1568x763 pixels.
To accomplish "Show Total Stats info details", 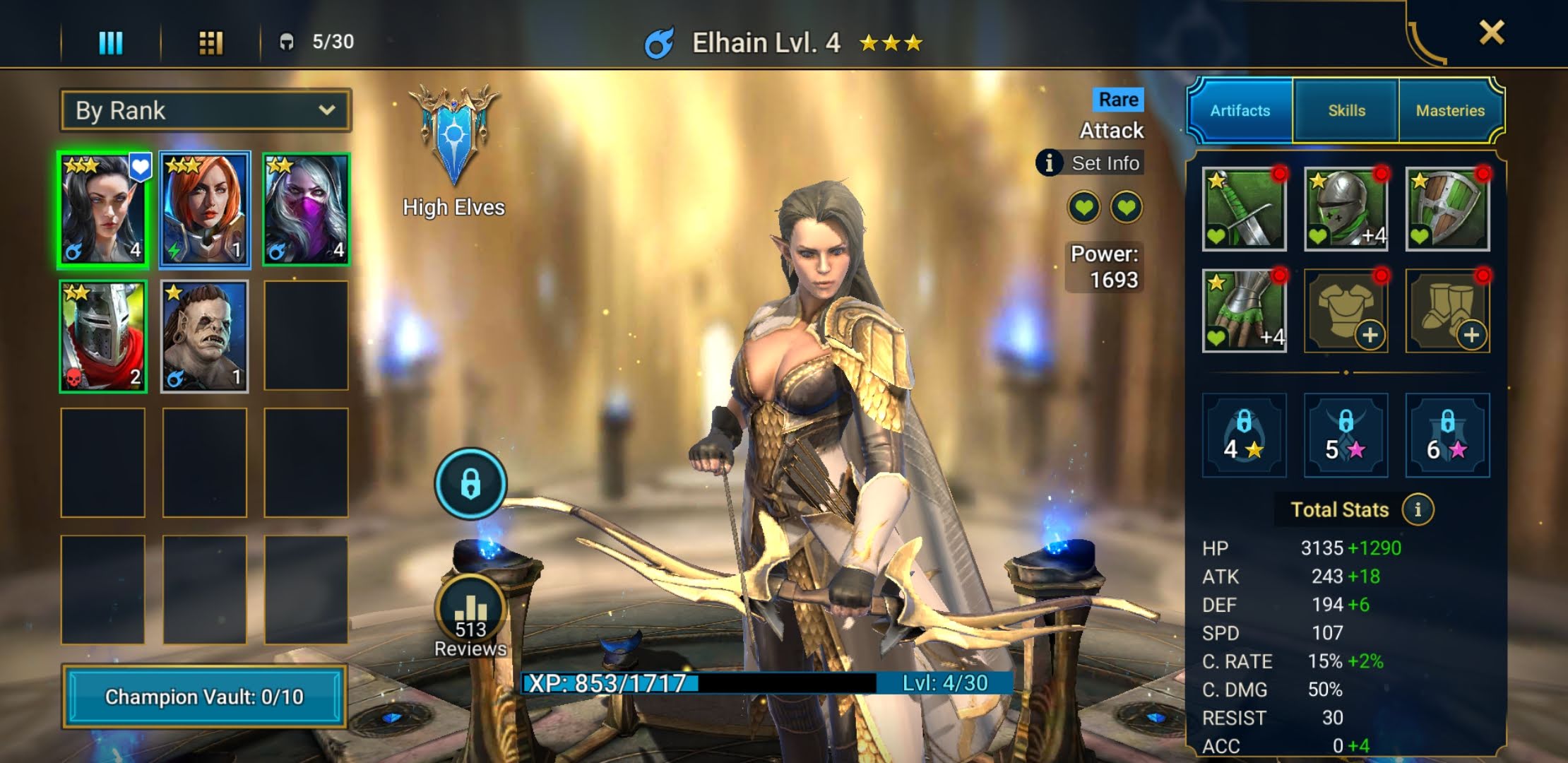I will [1418, 509].
